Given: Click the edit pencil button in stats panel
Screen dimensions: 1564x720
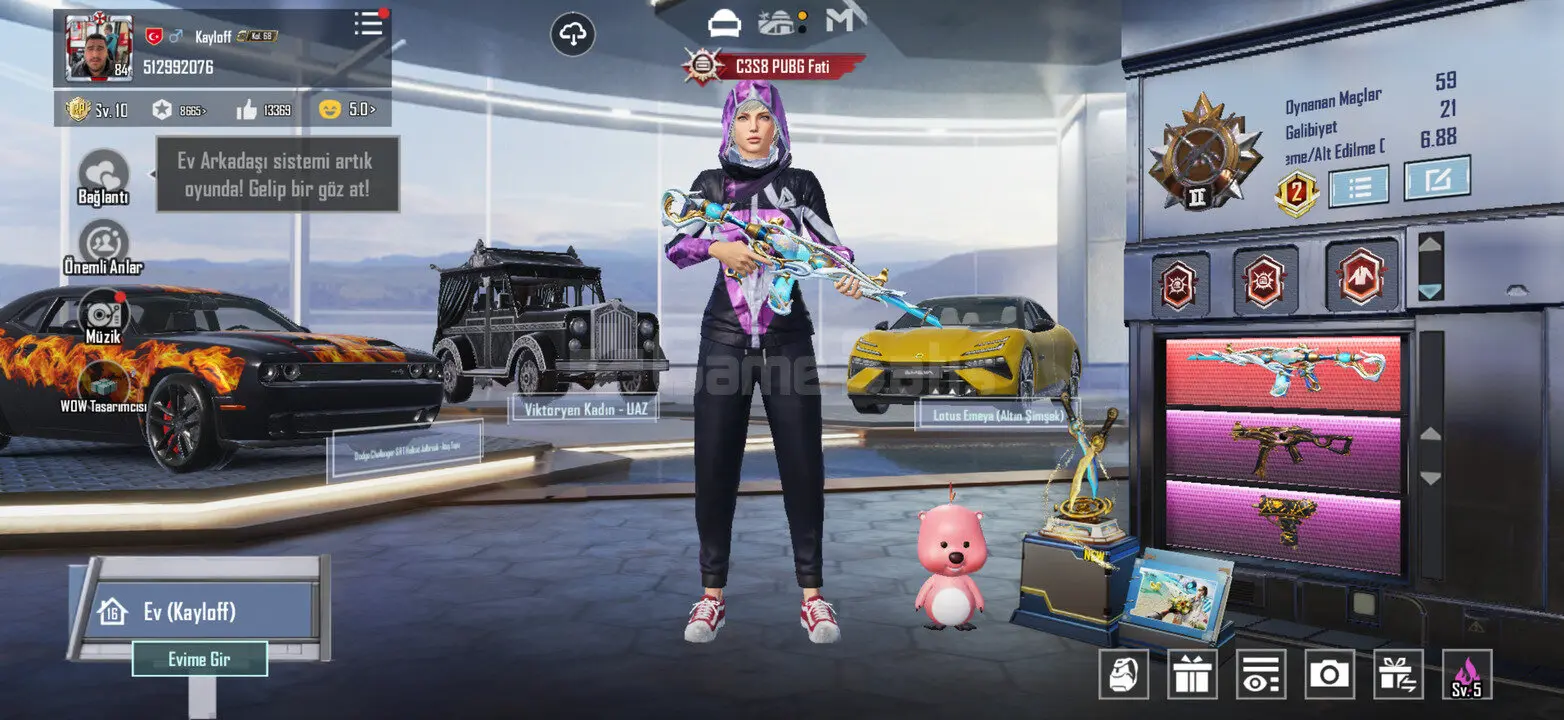Looking at the screenshot, I should point(1437,179).
